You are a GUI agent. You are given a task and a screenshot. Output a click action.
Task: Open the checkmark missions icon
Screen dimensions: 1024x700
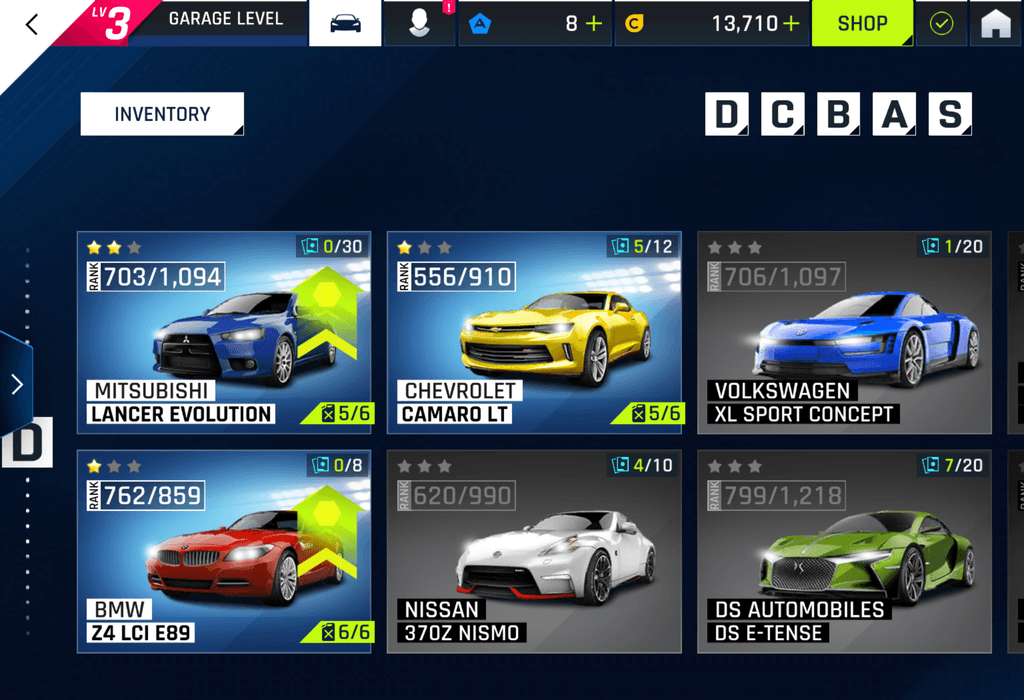(941, 24)
